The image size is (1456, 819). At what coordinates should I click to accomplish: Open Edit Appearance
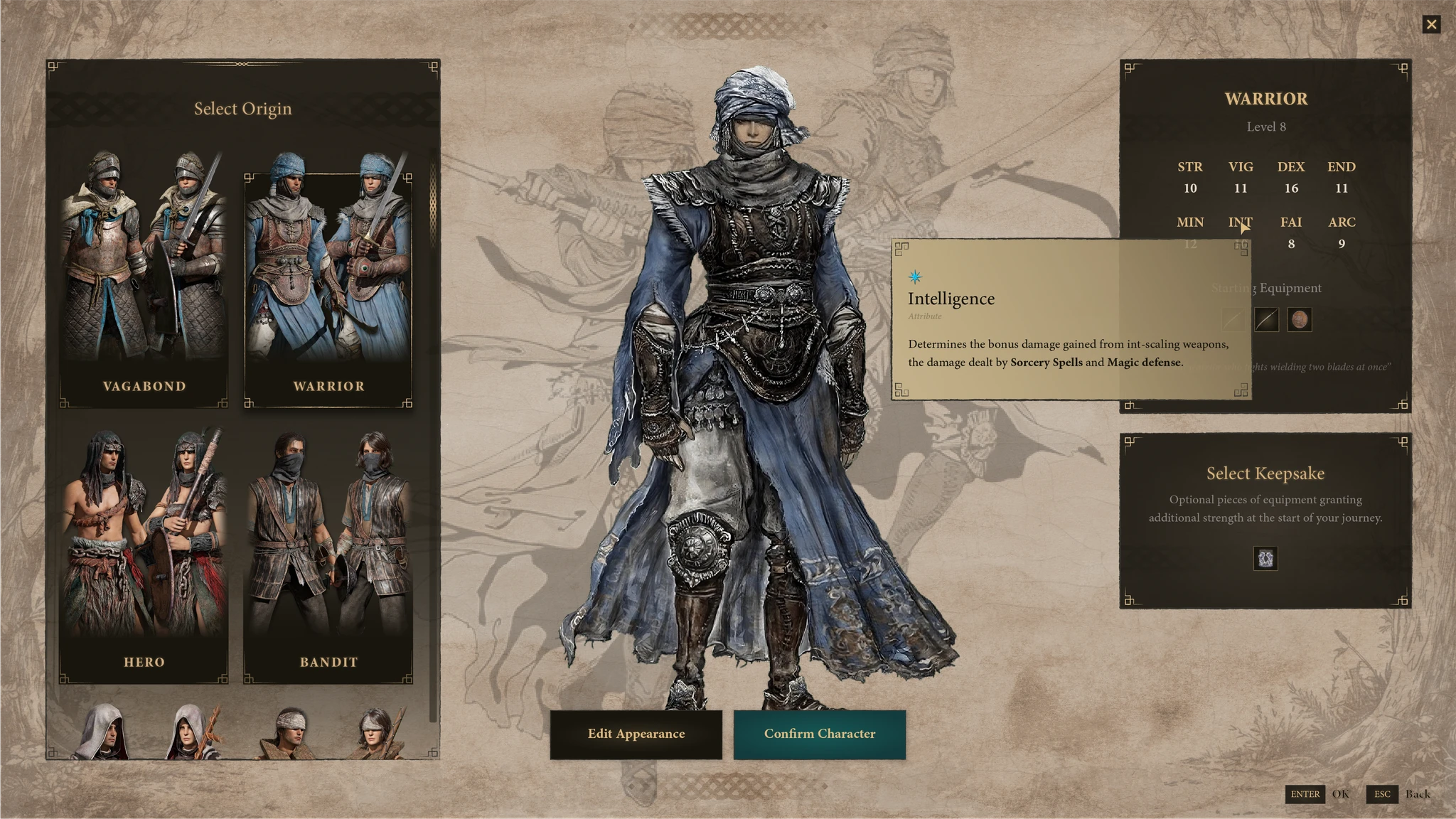tap(636, 734)
